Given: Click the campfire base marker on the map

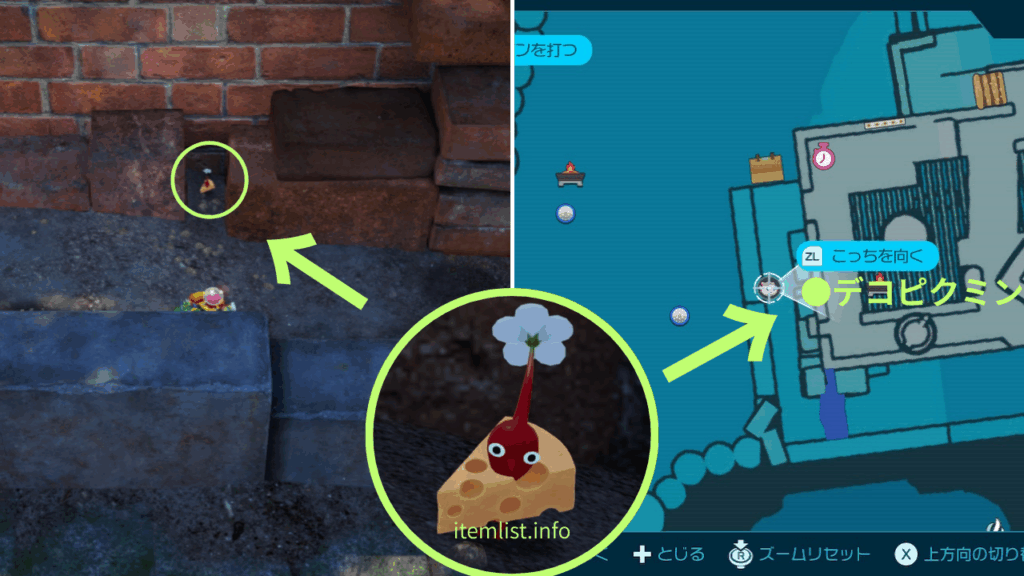Looking at the screenshot, I should pos(570,175).
